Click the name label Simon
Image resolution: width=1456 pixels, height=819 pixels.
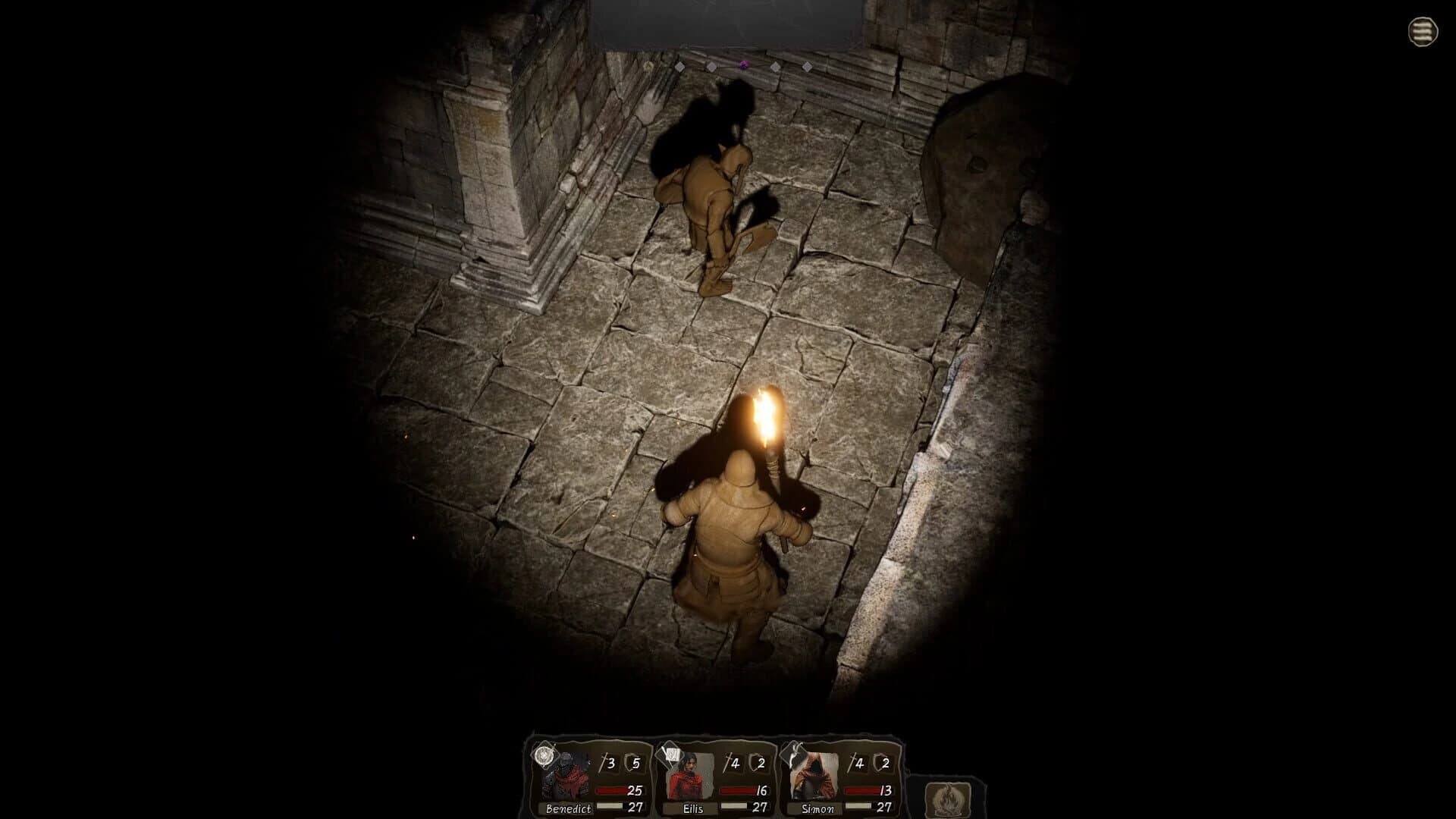[818, 807]
